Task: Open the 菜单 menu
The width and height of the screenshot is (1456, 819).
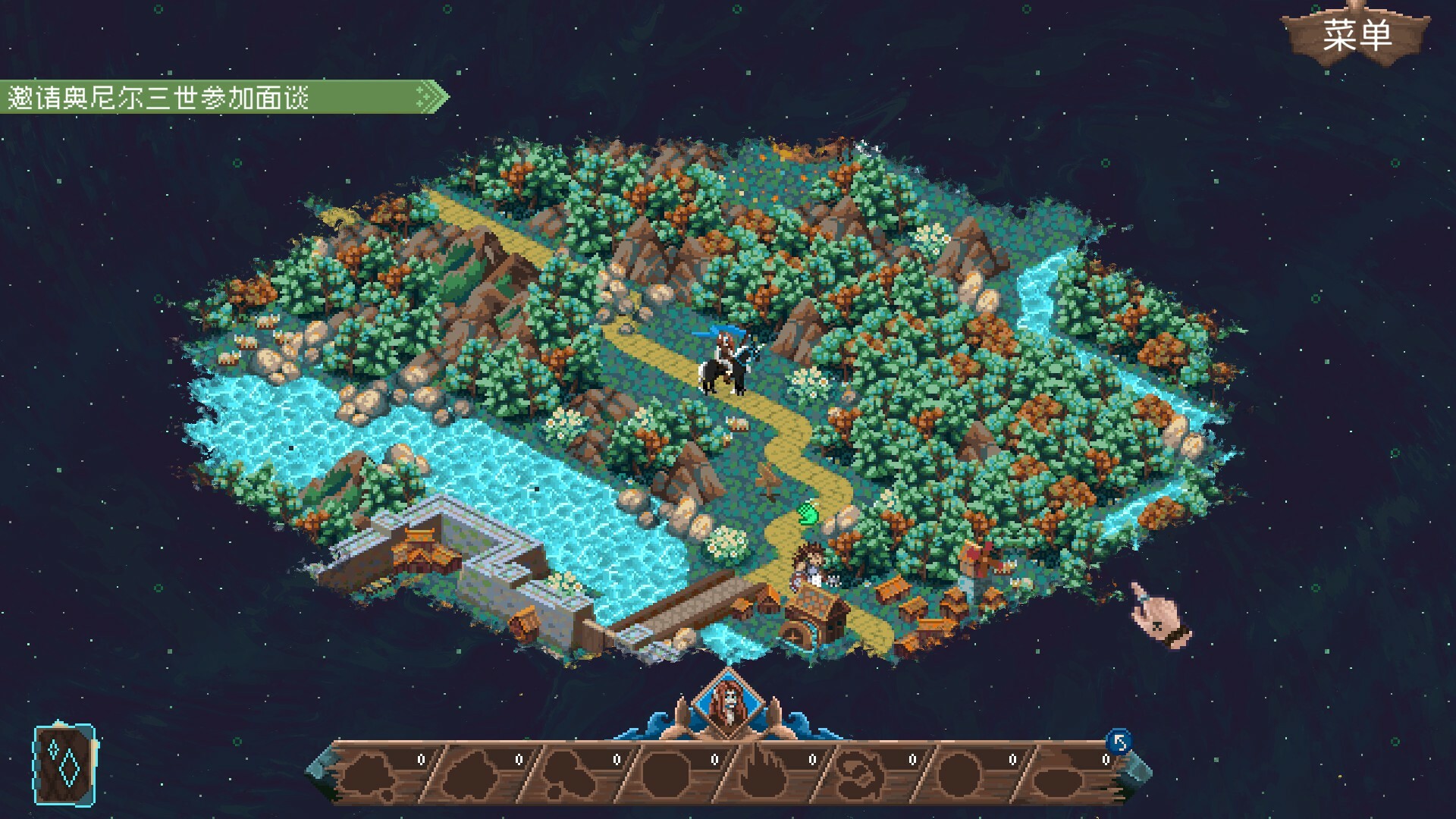Action: (x=1357, y=36)
